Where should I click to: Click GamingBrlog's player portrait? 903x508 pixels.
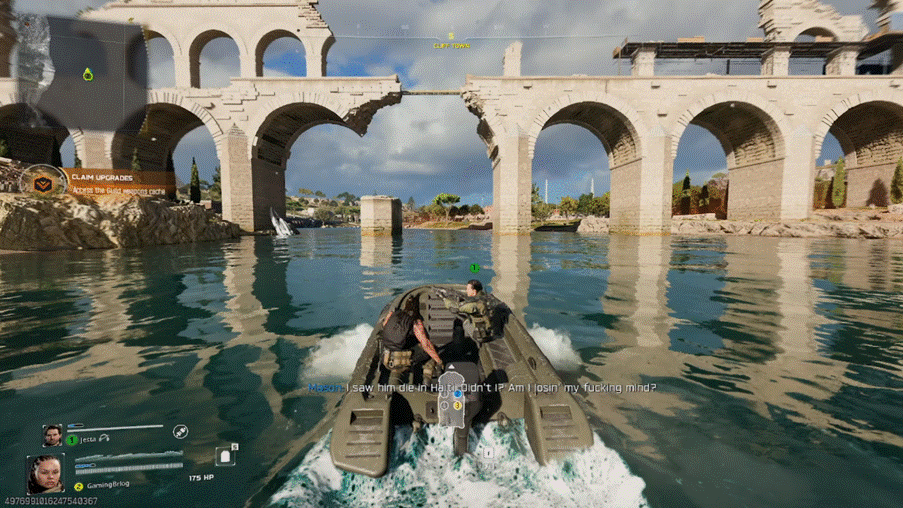pyautogui.click(x=46, y=473)
